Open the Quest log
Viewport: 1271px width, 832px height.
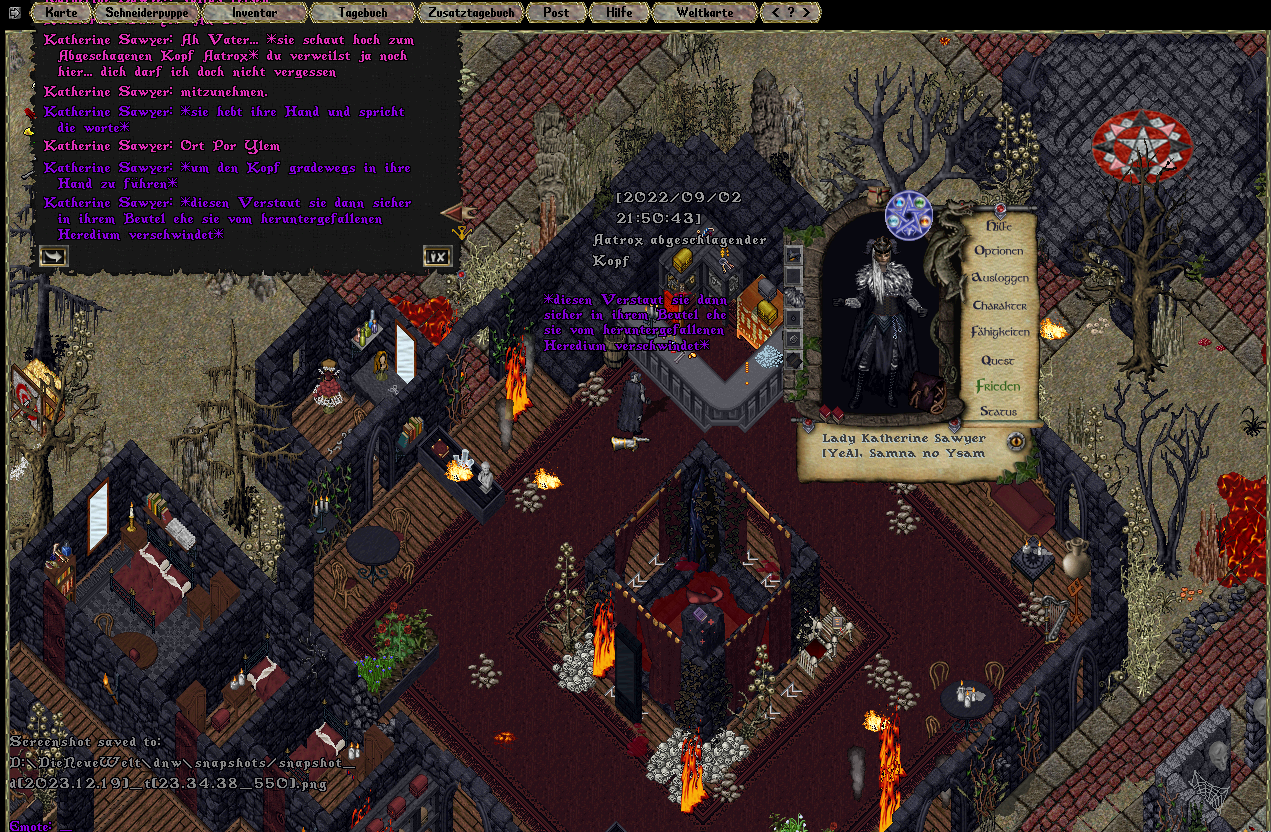click(997, 360)
